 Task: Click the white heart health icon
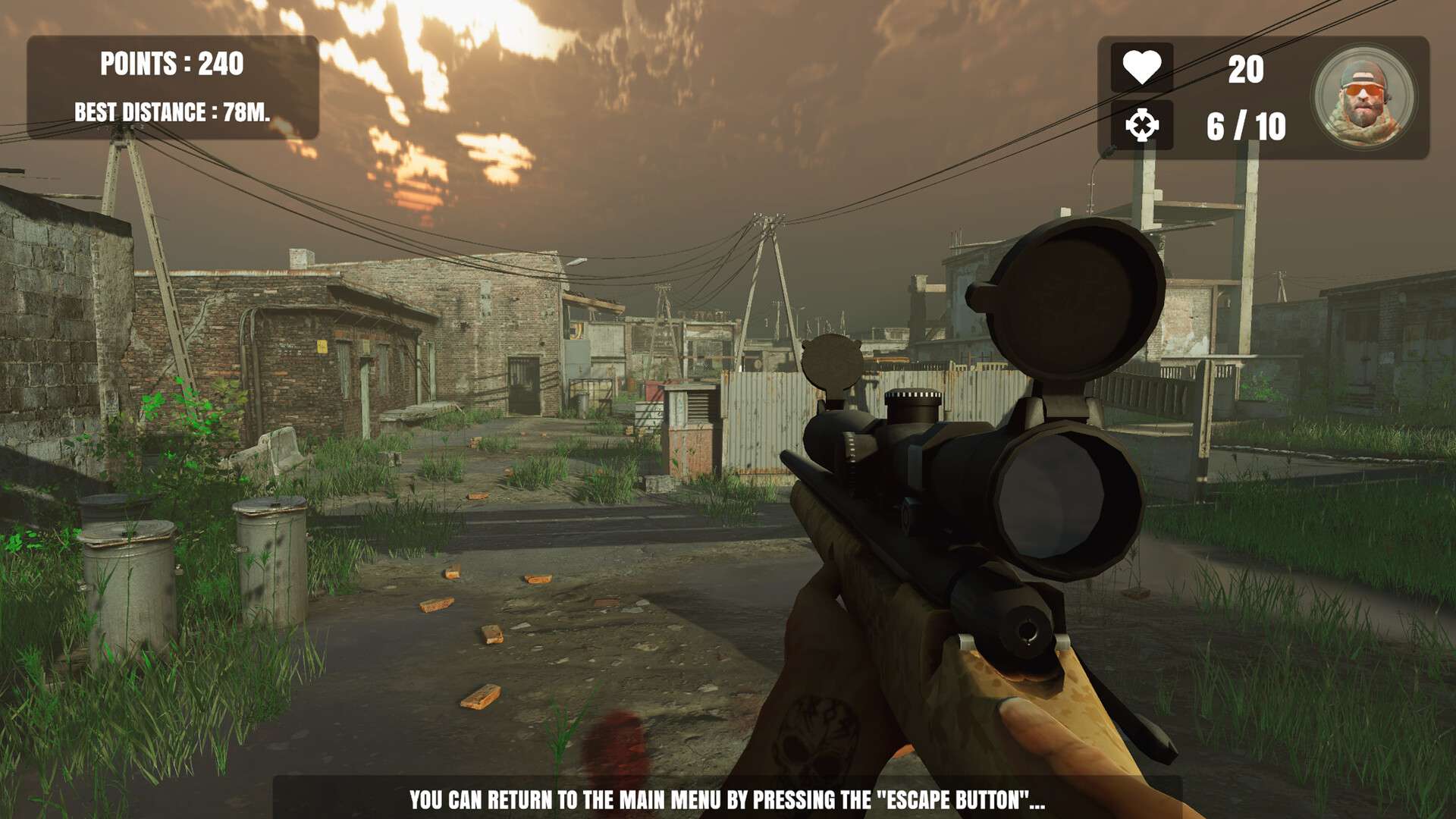point(1144,64)
